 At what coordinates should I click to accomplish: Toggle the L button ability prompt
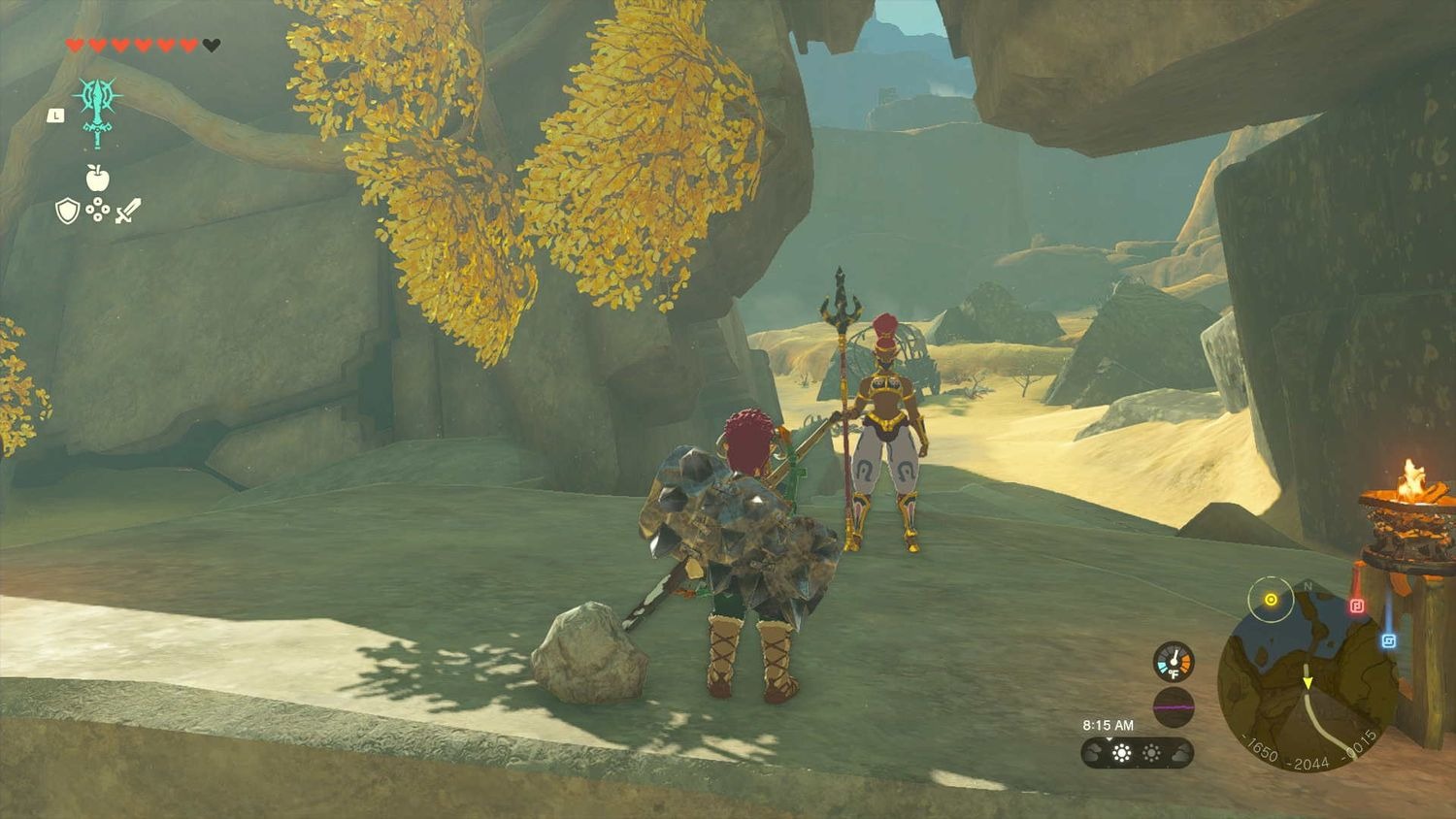pyautogui.click(x=56, y=115)
